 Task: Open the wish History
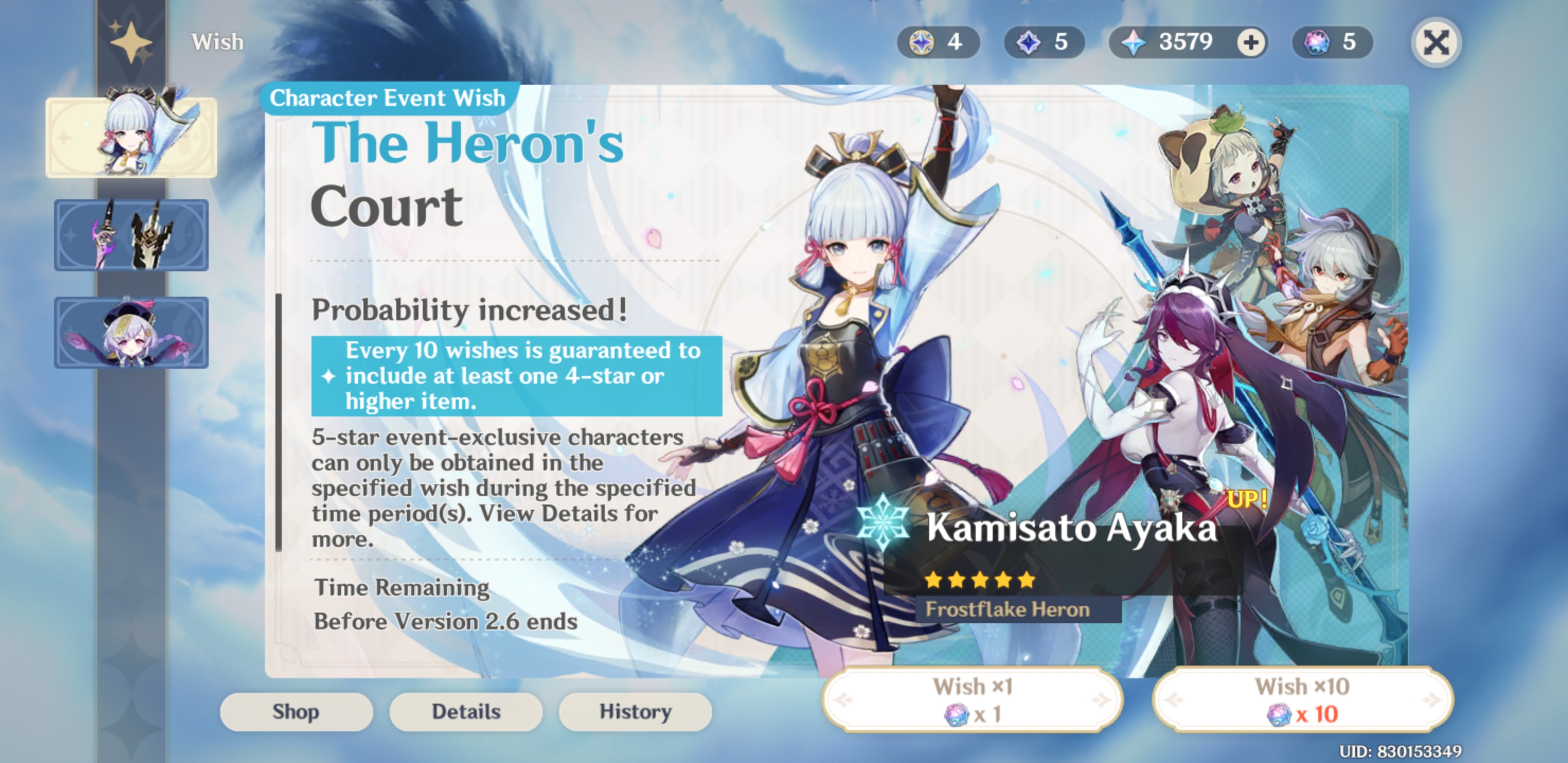pyautogui.click(x=635, y=711)
